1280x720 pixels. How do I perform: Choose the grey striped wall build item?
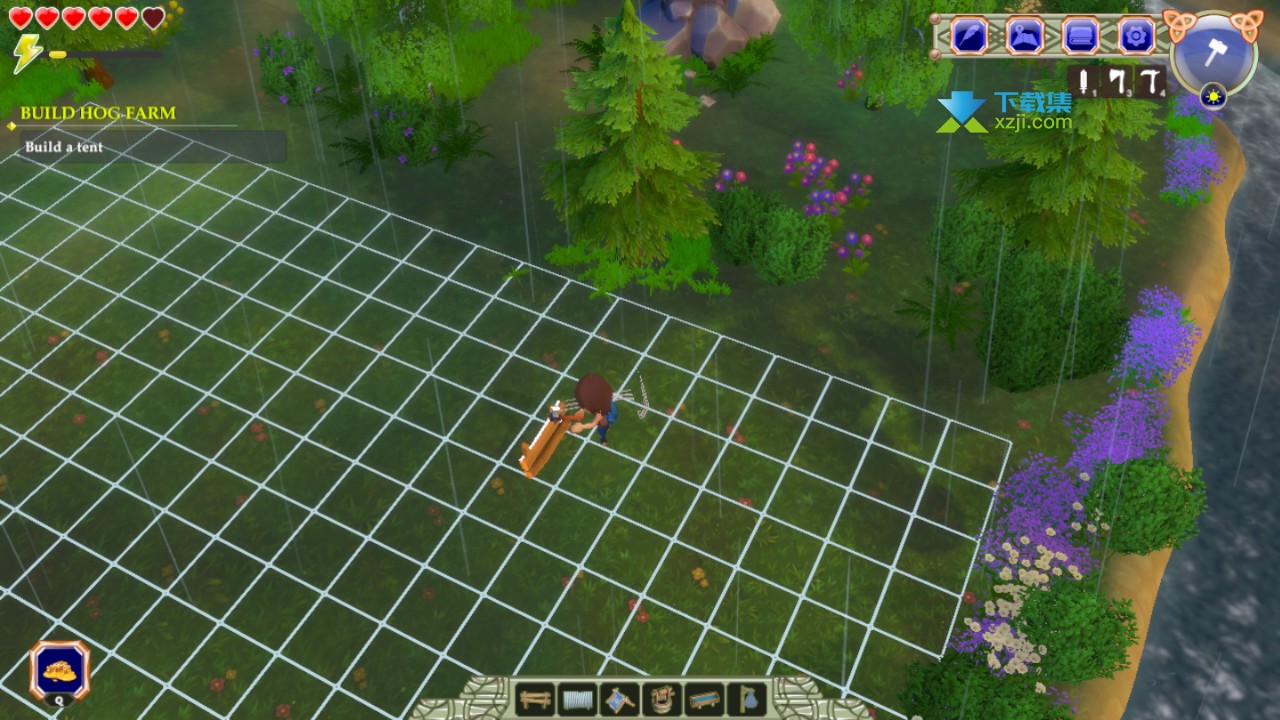click(x=577, y=698)
